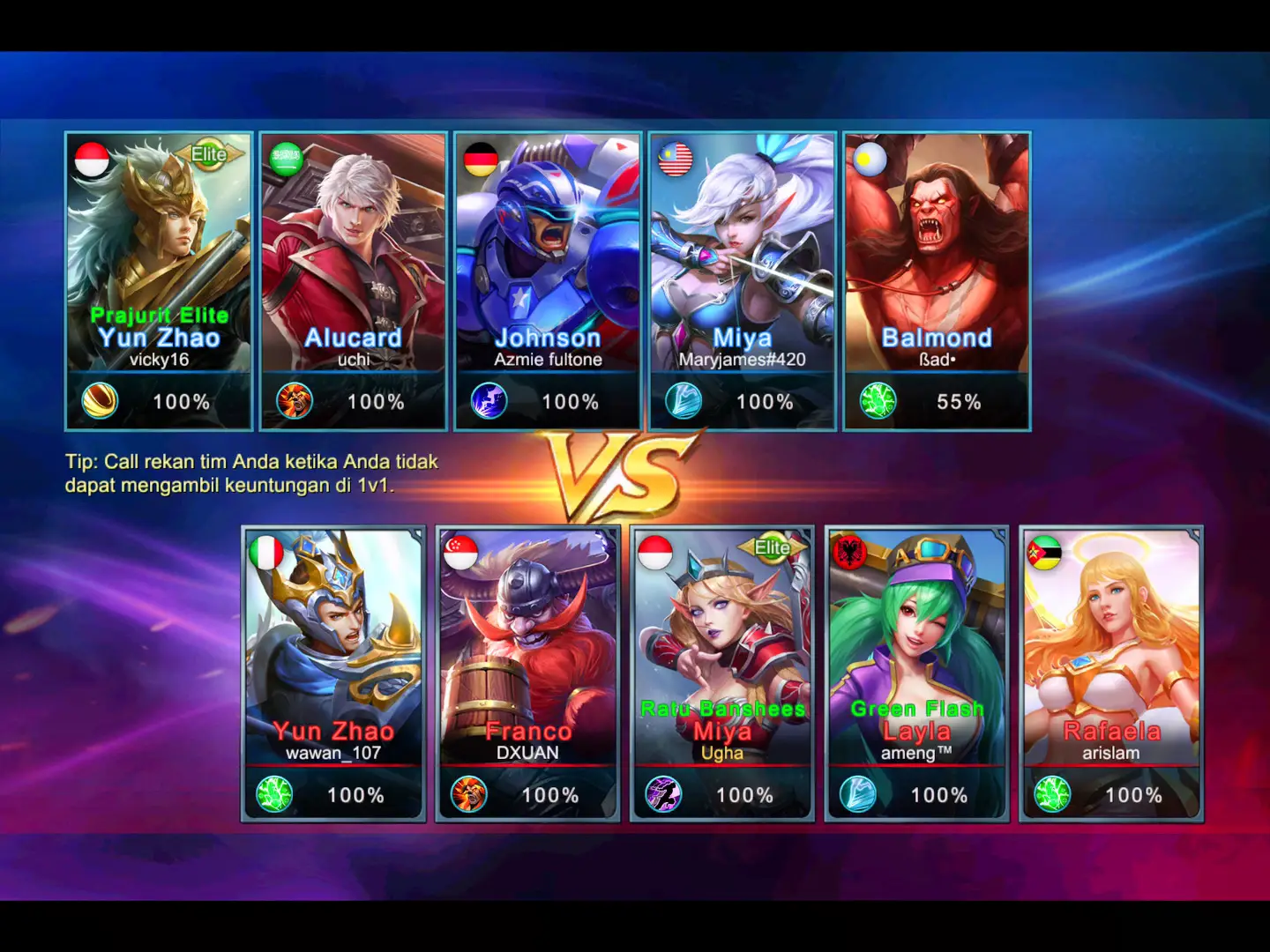
Task: Open Johnson's blue battle spell icon
Action: 489,401
